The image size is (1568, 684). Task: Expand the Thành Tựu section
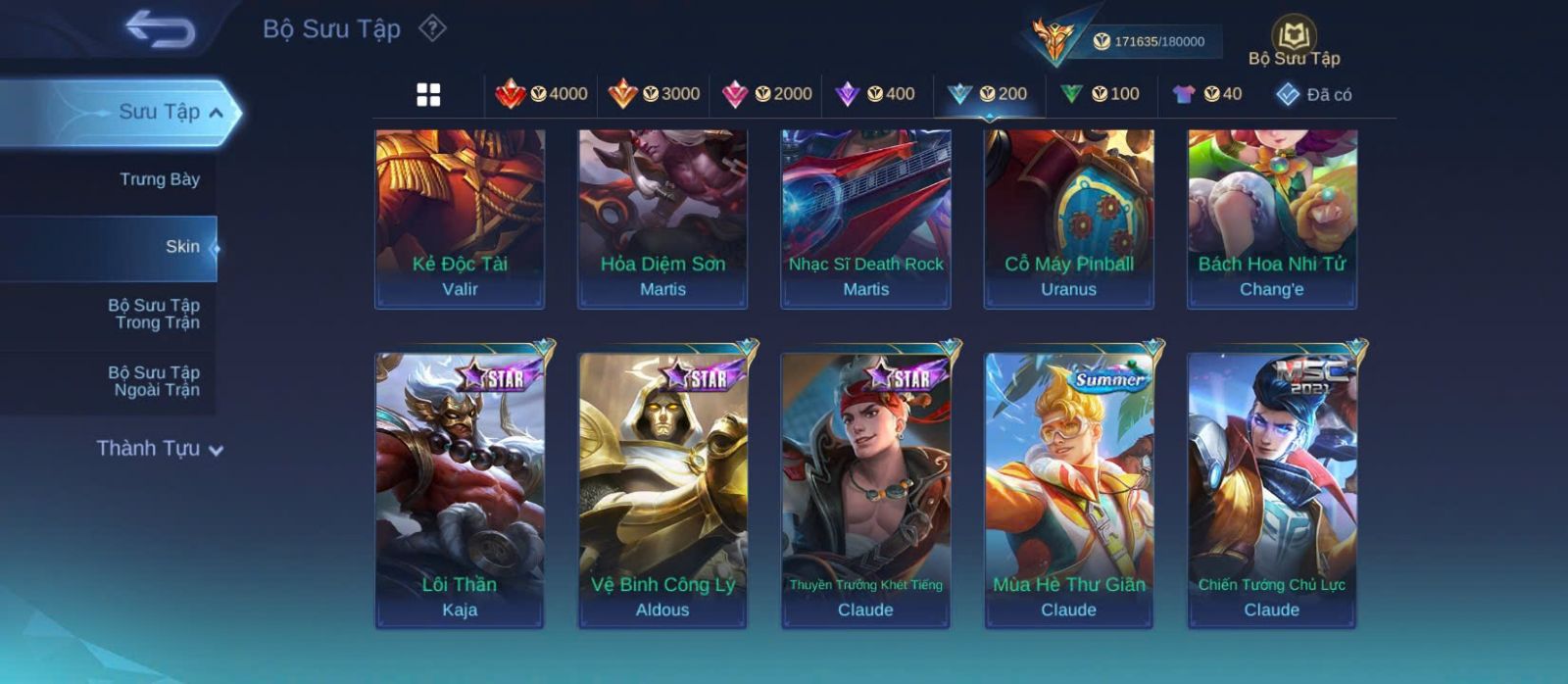159,449
